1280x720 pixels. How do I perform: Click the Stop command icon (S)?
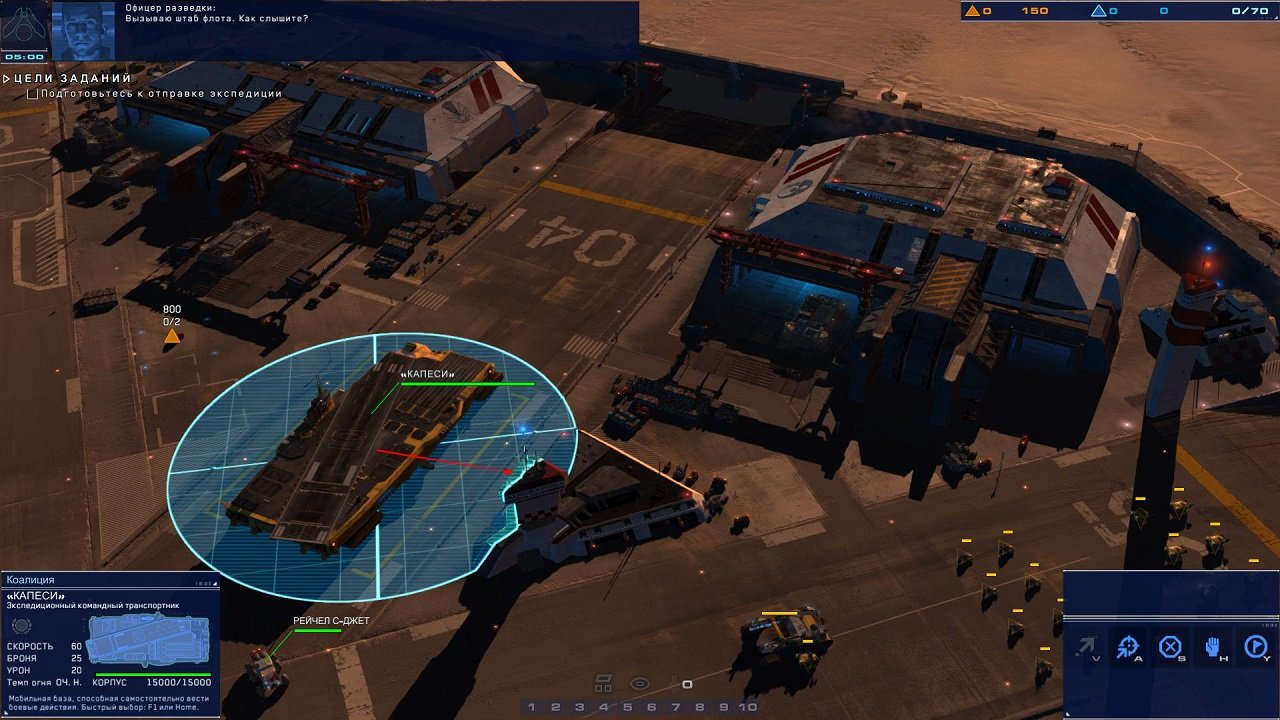pyautogui.click(x=1170, y=645)
